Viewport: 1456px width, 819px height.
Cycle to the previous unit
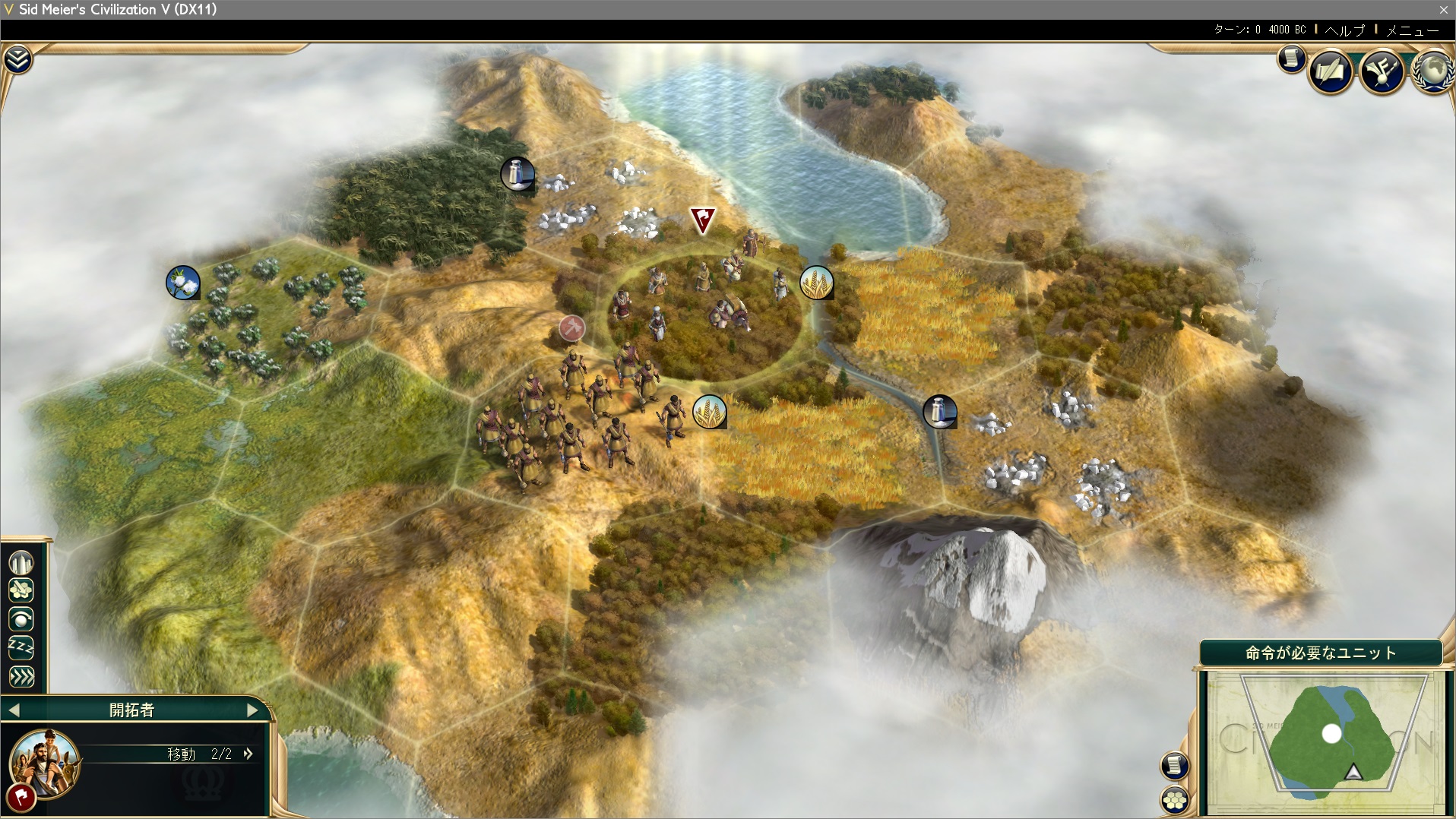[x=14, y=710]
